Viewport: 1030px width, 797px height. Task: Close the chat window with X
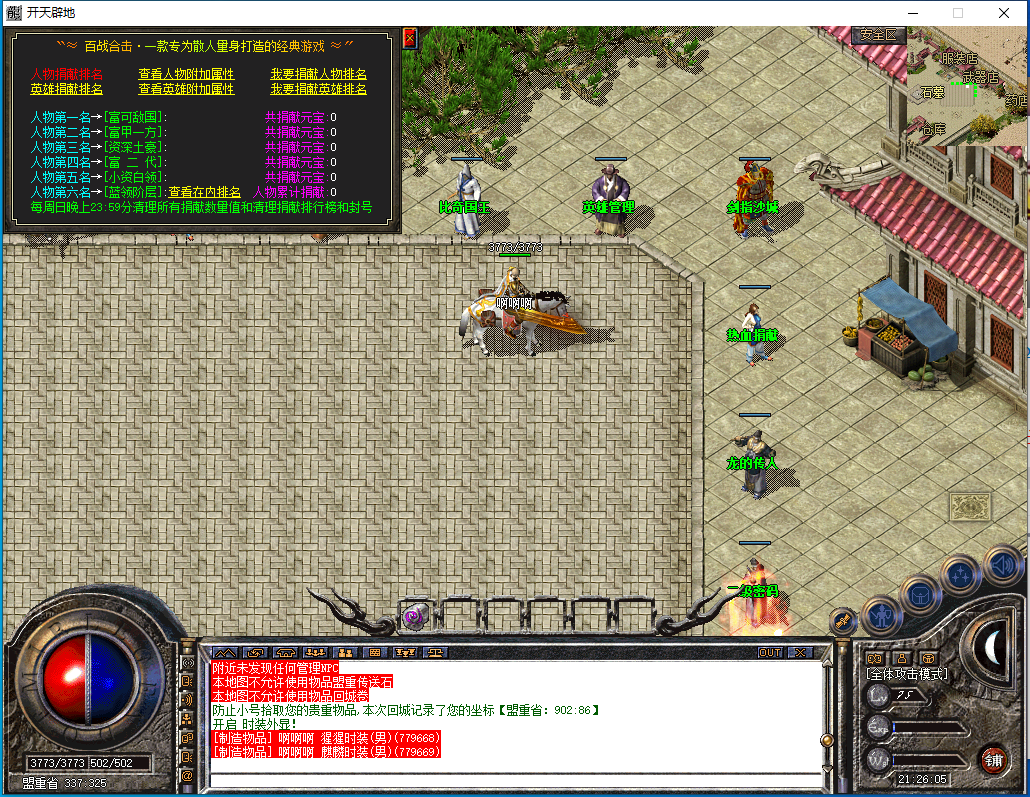click(x=800, y=652)
